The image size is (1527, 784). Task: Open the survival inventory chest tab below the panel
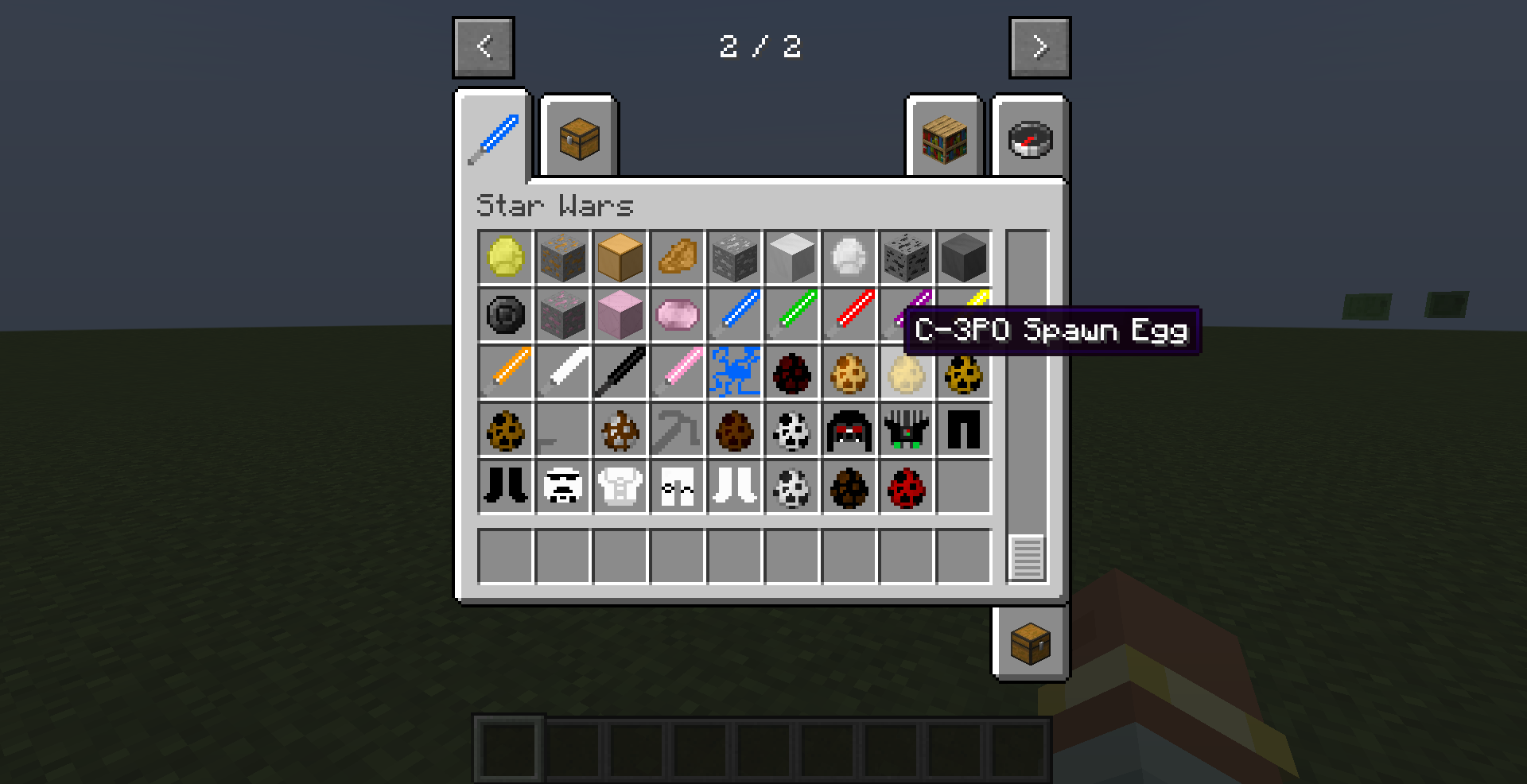(1030, 643)
